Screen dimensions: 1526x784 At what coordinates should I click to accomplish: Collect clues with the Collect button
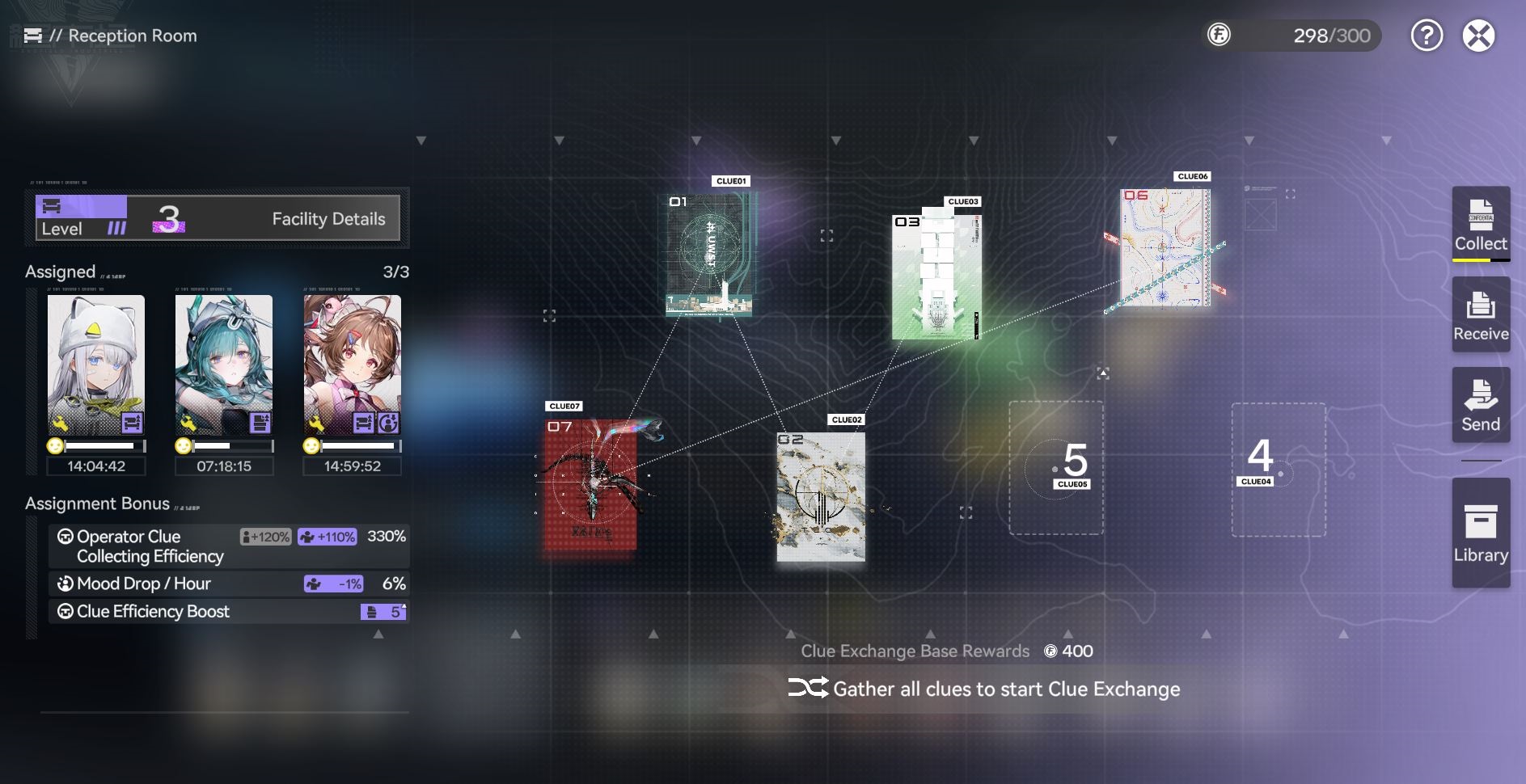1481,224
